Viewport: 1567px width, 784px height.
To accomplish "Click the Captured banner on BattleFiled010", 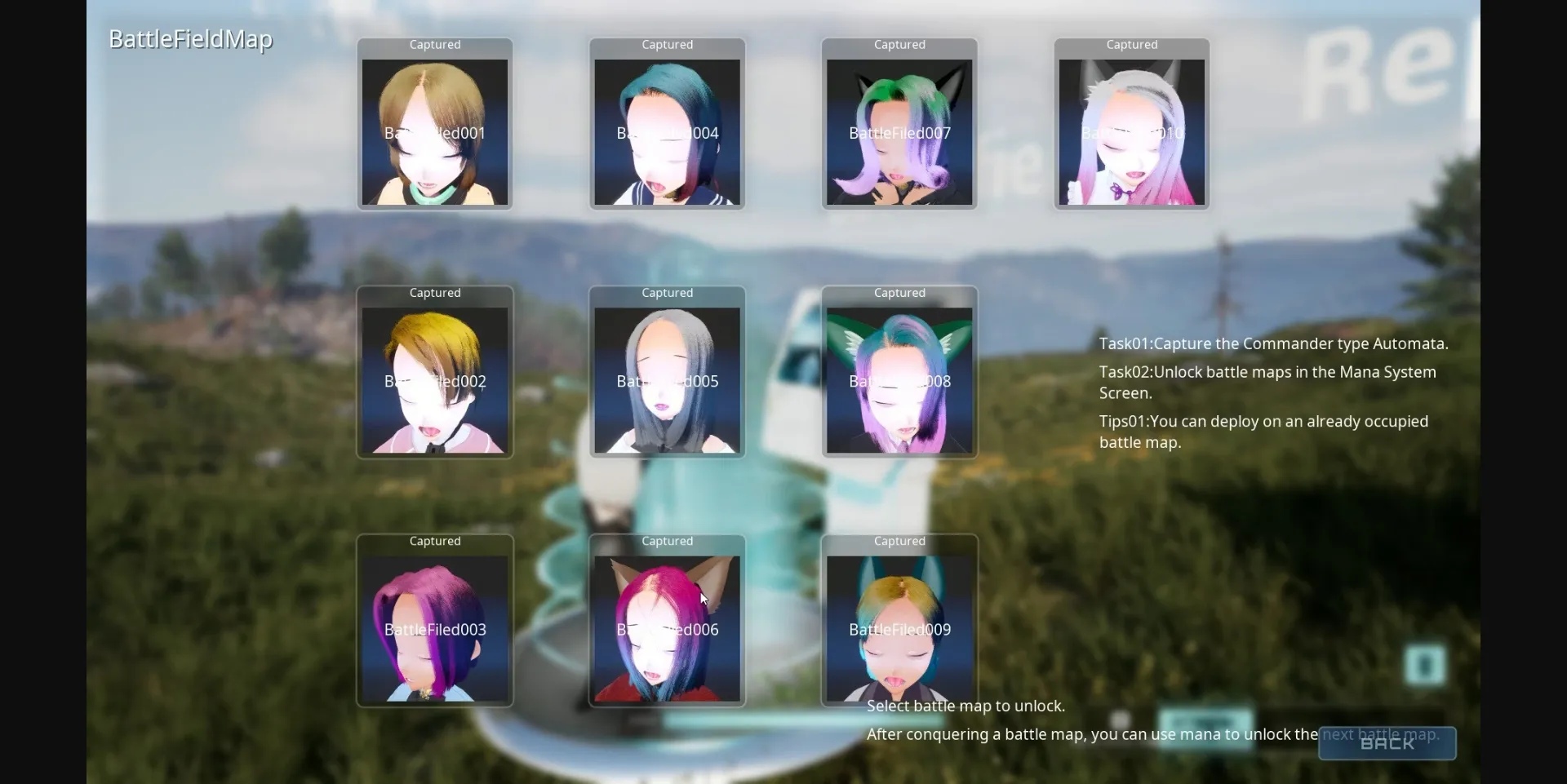I will pos(1131,45).
